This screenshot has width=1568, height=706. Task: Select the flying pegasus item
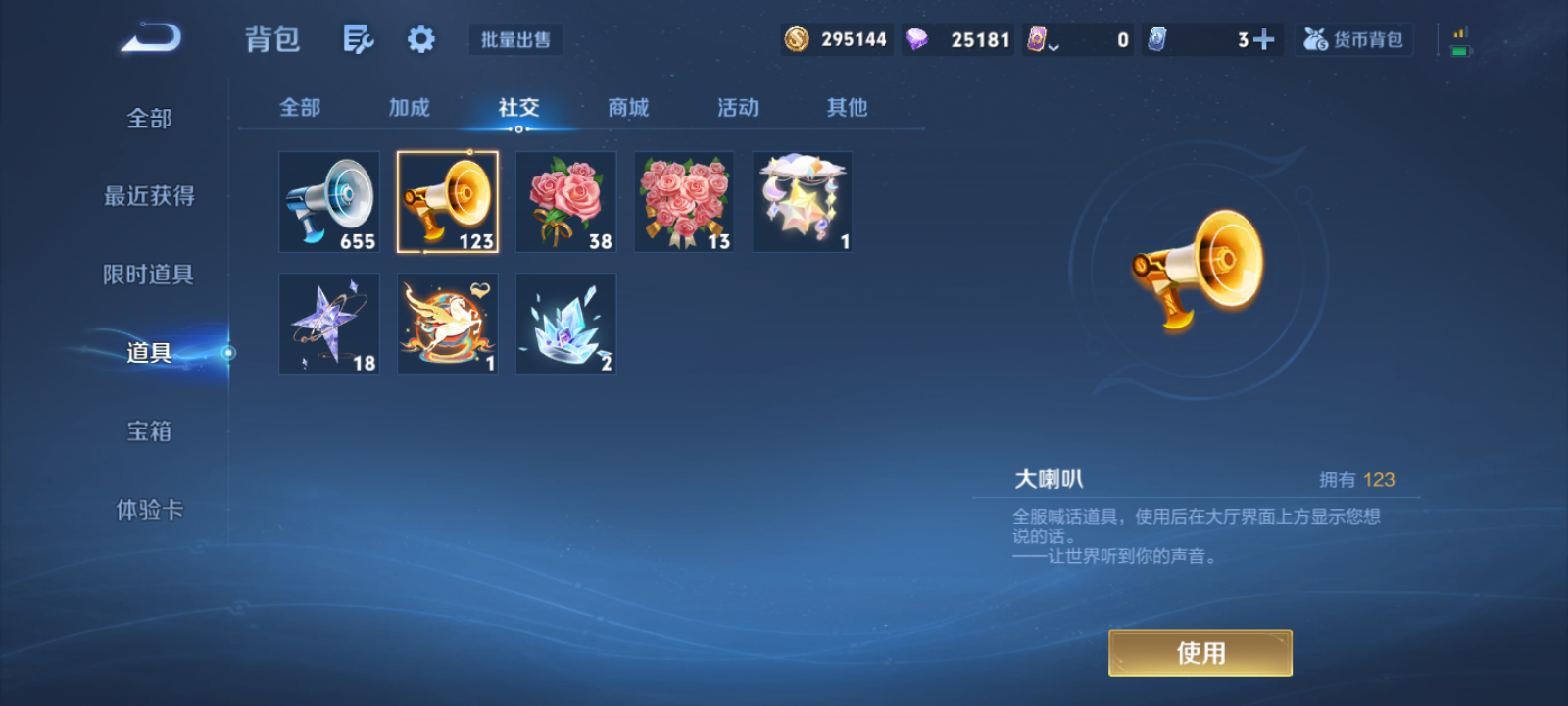447,324
